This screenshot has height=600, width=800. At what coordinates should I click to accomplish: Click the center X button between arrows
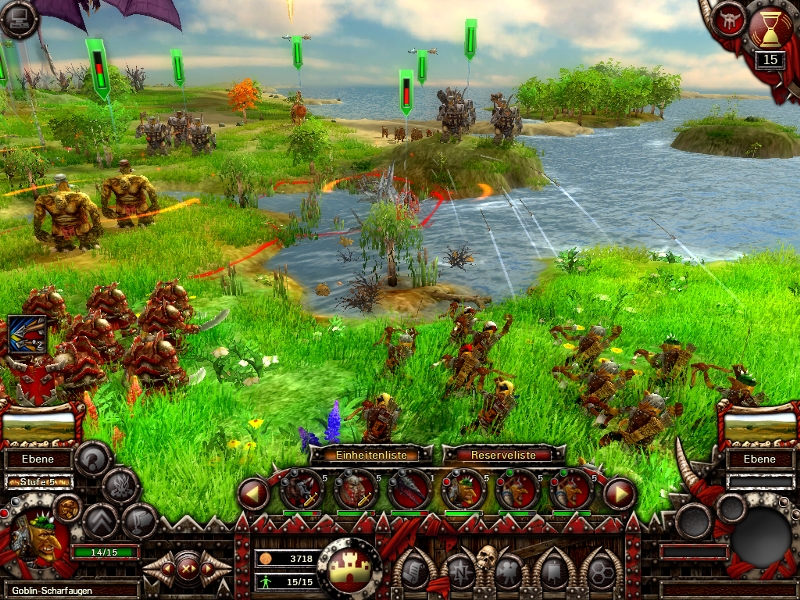(186, 568)
